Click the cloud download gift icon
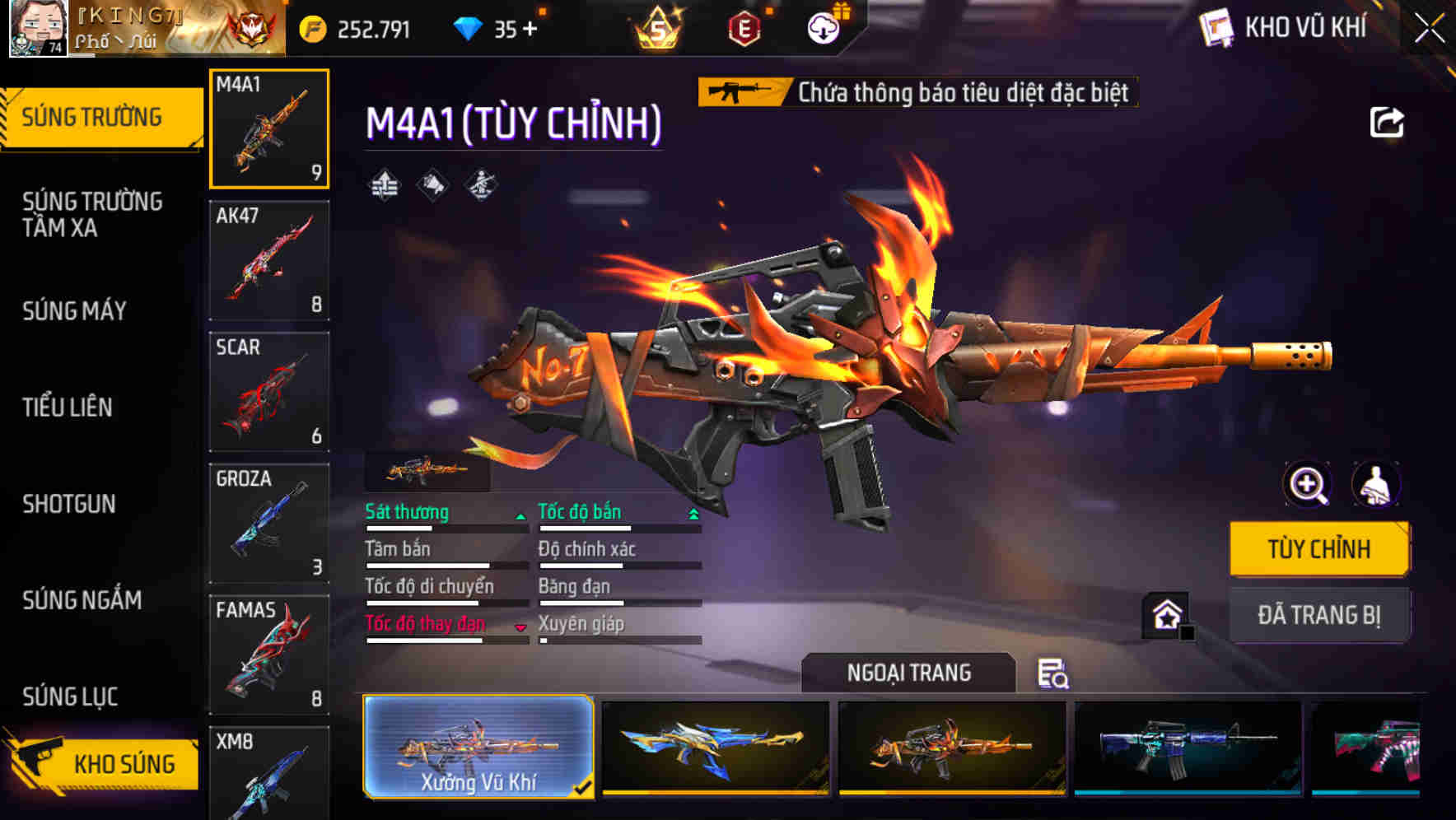 pyautogui.click(x=822, y=27)
